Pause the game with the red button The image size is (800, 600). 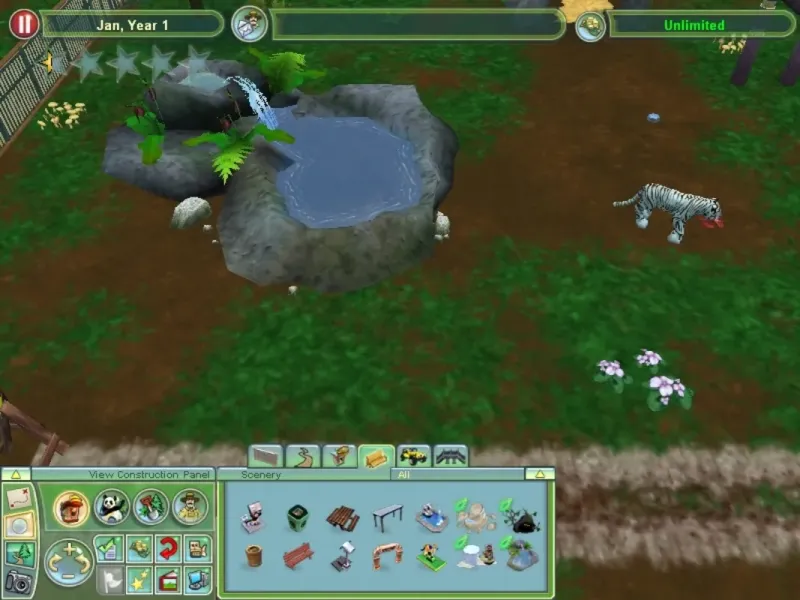point(23,23)
